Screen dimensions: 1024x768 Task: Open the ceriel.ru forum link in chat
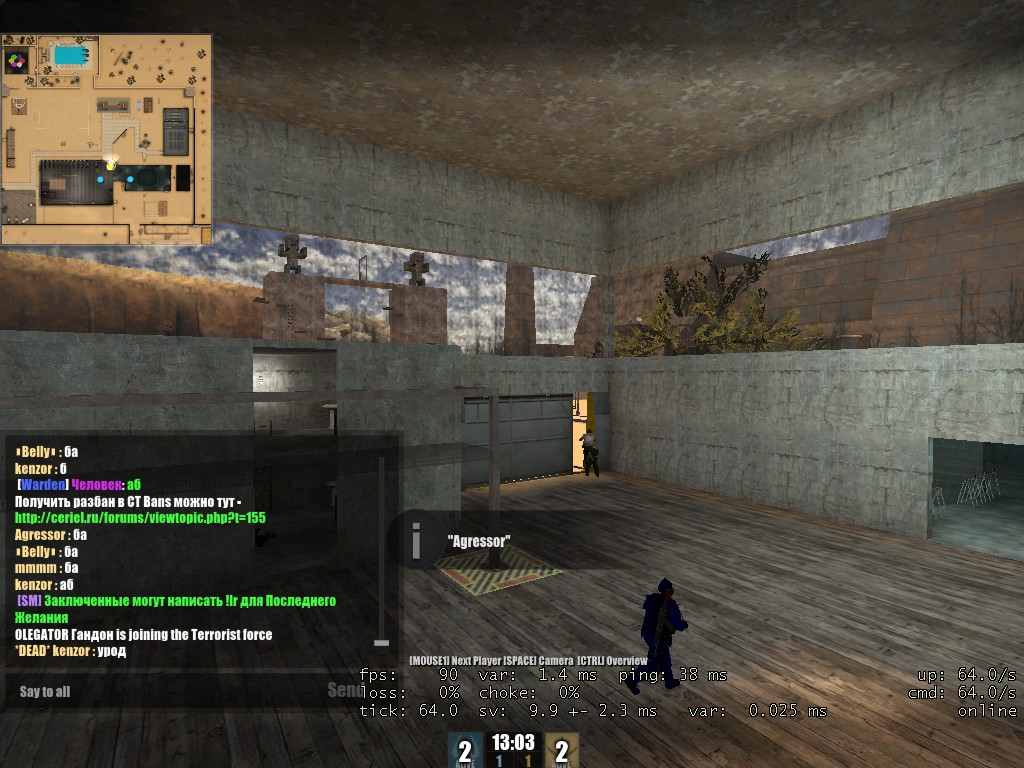point(140,518)
